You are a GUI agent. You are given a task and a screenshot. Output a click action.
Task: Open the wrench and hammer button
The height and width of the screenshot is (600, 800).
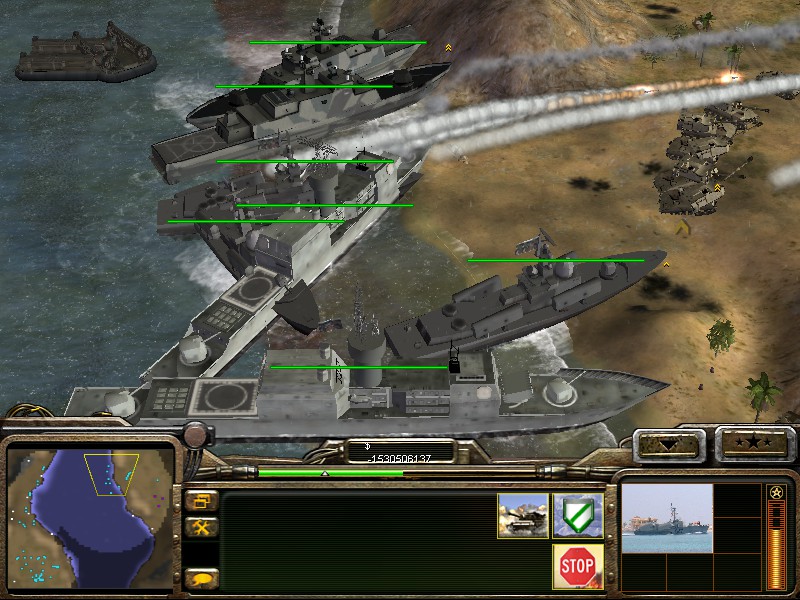coord(201,527)
